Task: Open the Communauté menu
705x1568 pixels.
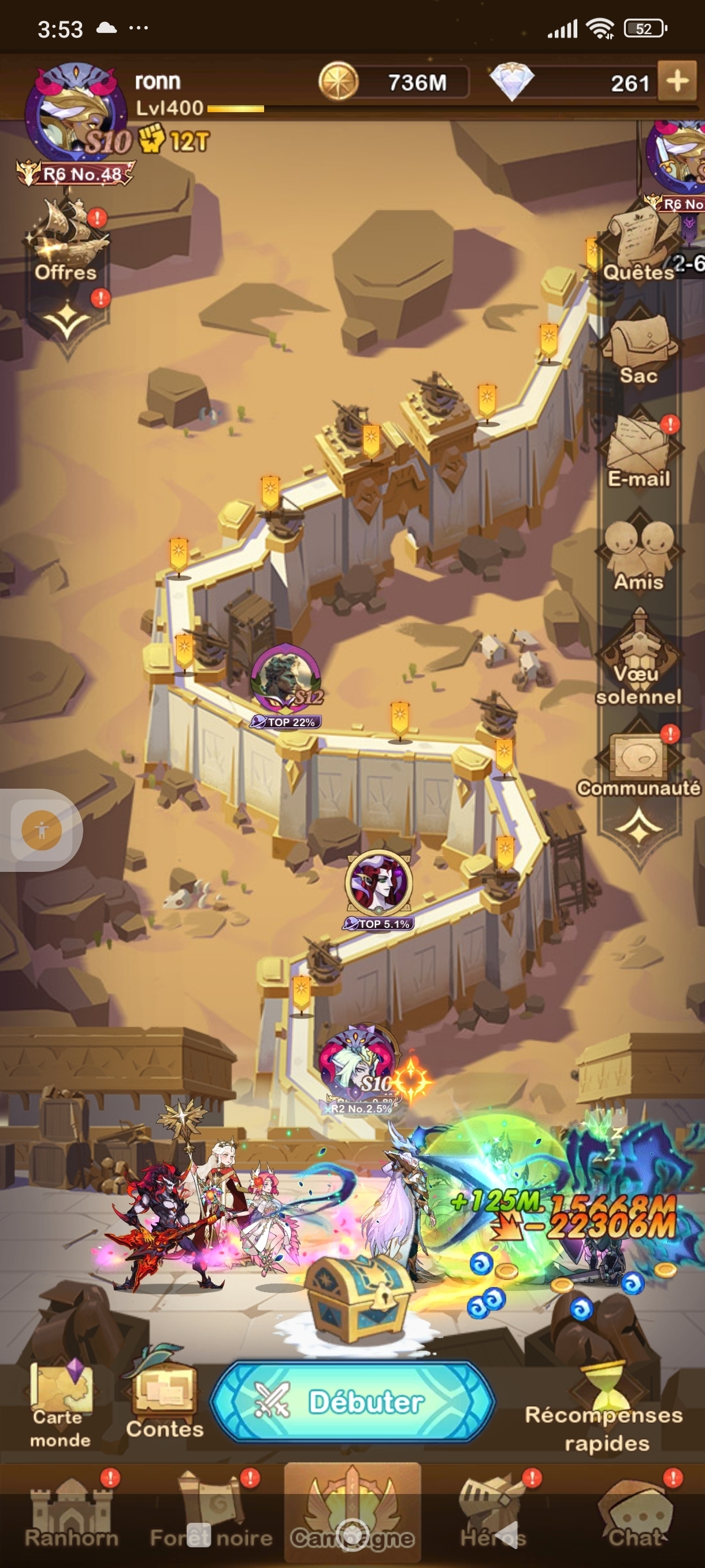Action: click(638, 762)
